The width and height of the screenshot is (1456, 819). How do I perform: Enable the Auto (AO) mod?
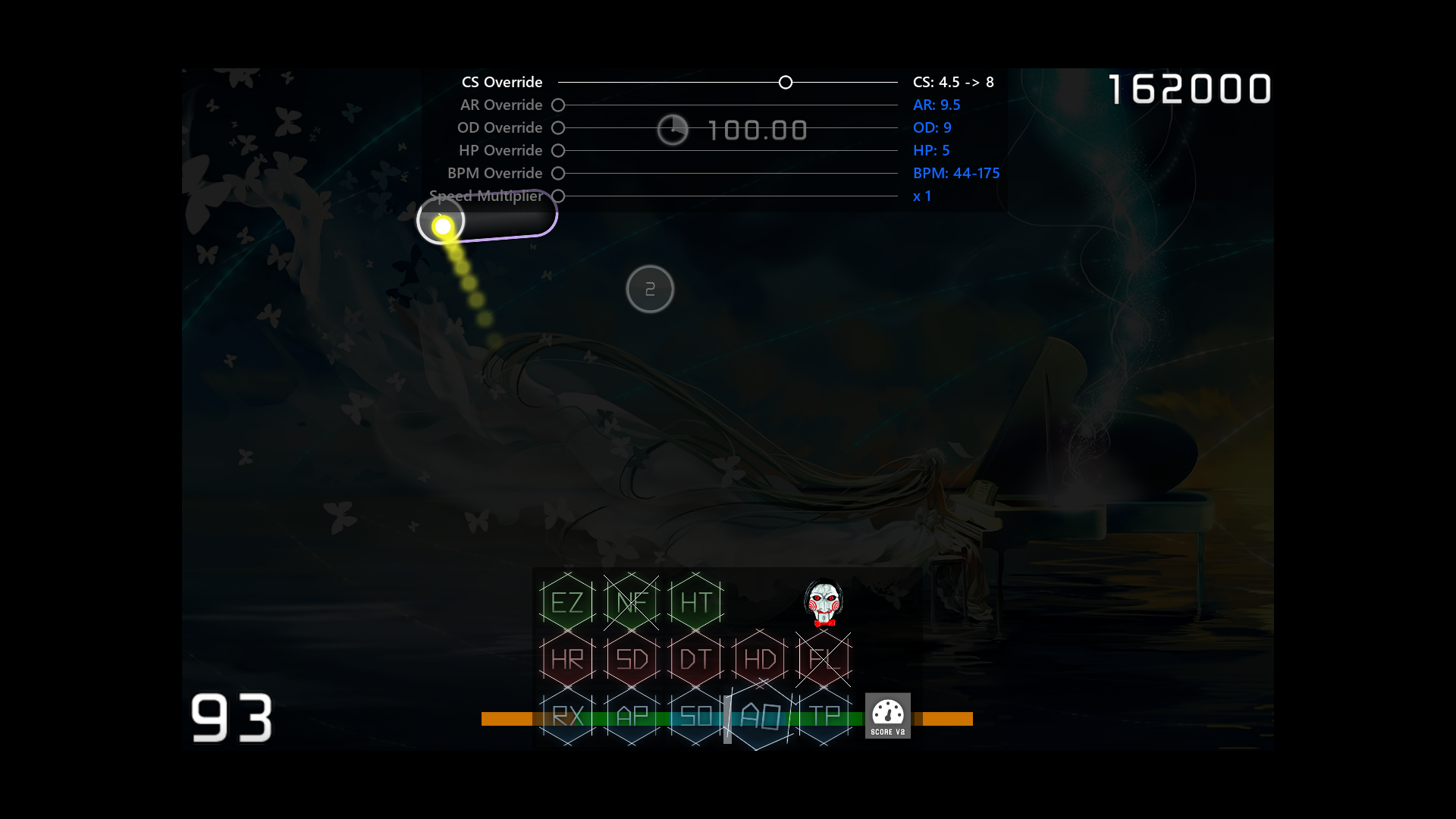[x=759, y=716]
